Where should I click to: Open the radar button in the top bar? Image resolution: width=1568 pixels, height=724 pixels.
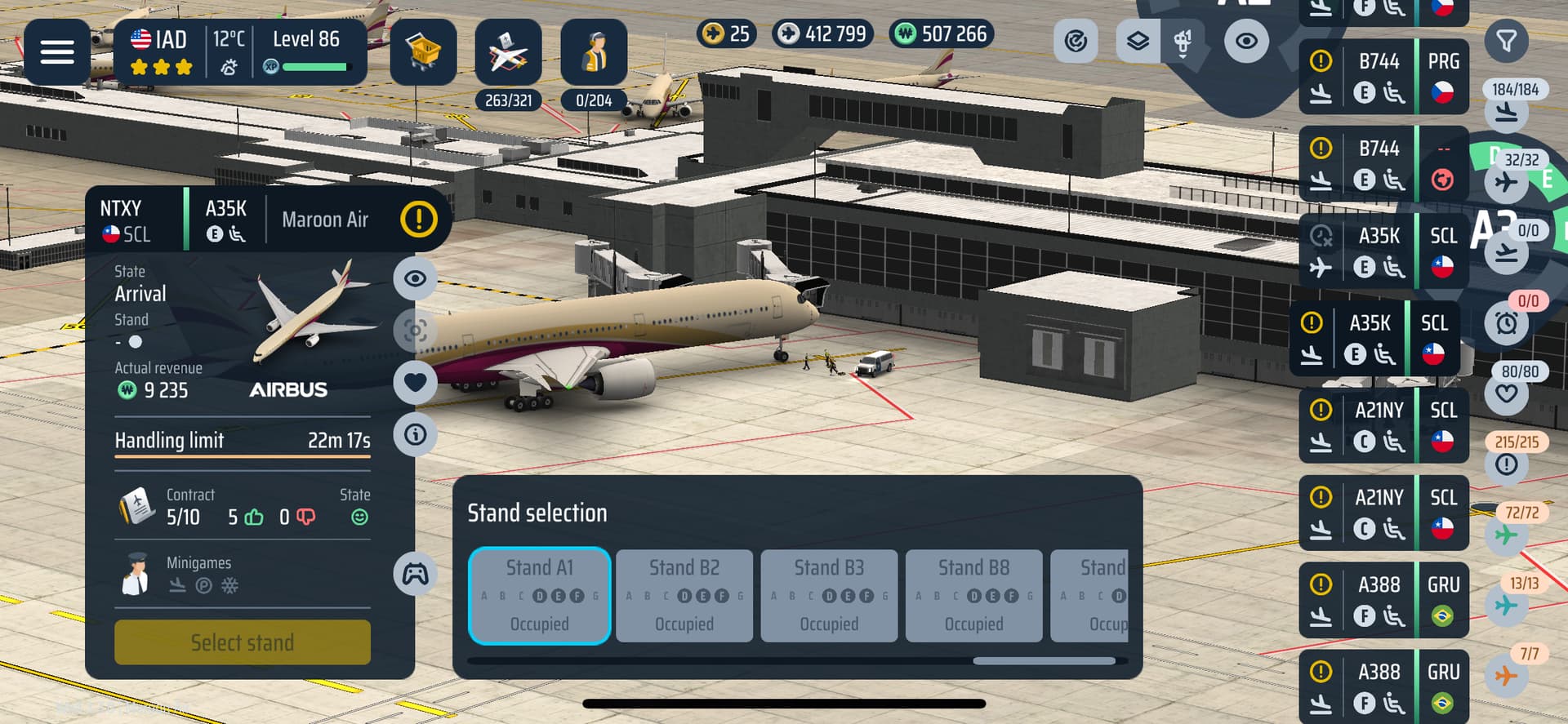point(1076,41)
